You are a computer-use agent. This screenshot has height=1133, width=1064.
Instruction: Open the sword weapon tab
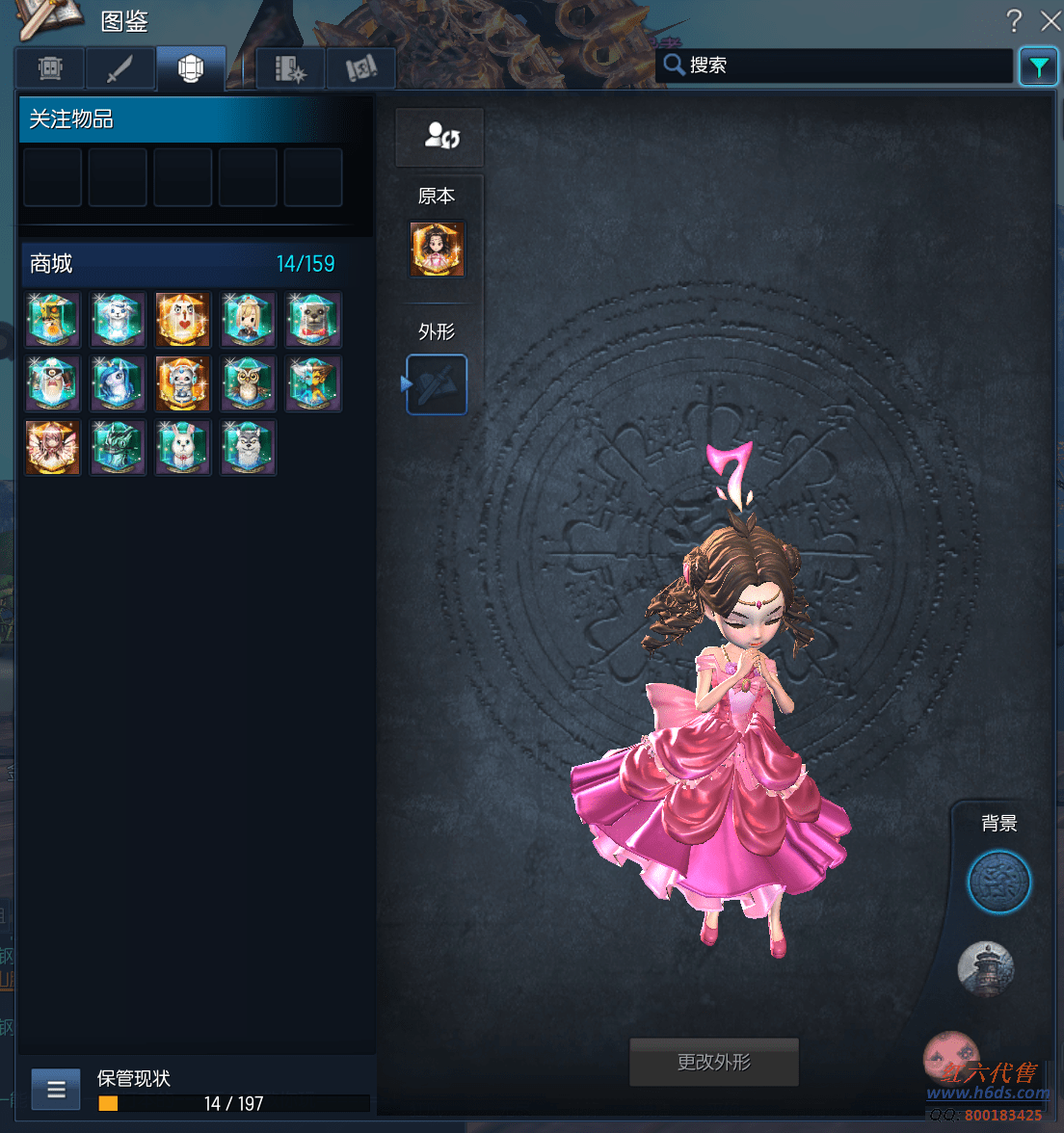120,68
